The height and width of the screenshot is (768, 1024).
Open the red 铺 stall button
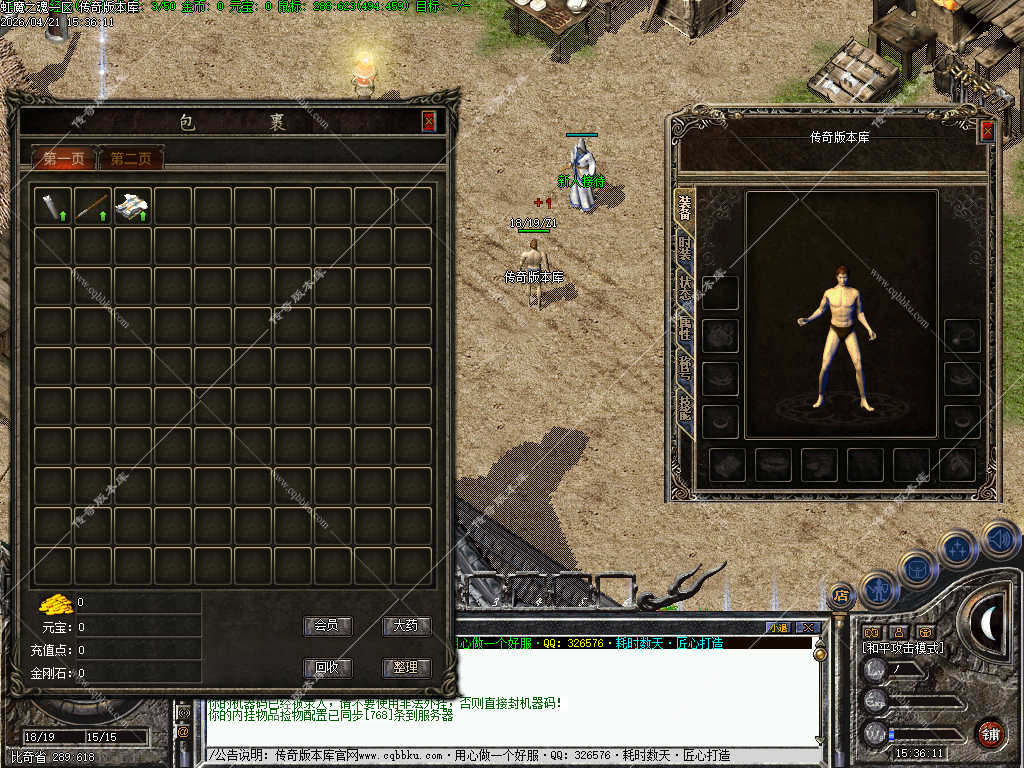click(x=990, y=733)
